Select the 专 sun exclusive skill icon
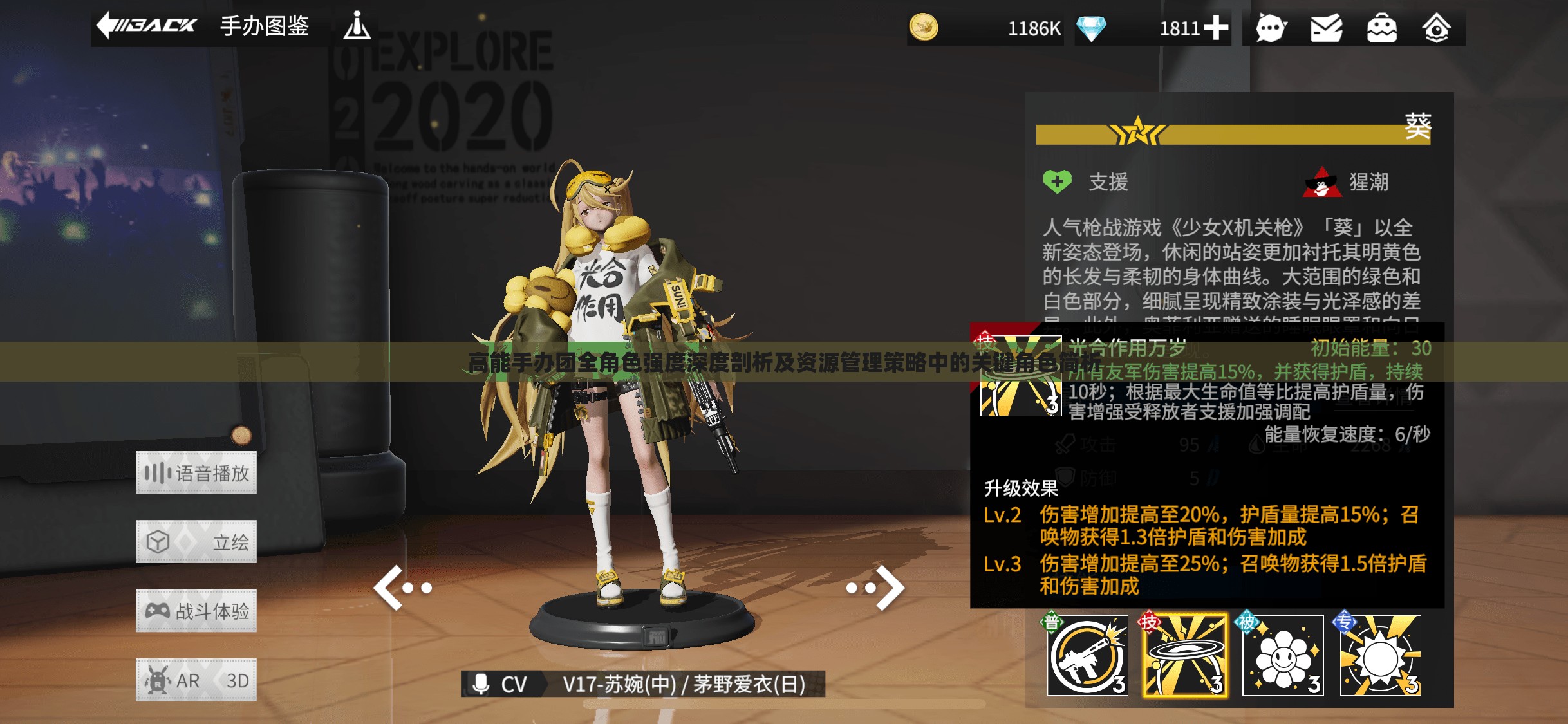Screen dimensions: 1568x724 pyautogui.click(x=1381, y=656)
